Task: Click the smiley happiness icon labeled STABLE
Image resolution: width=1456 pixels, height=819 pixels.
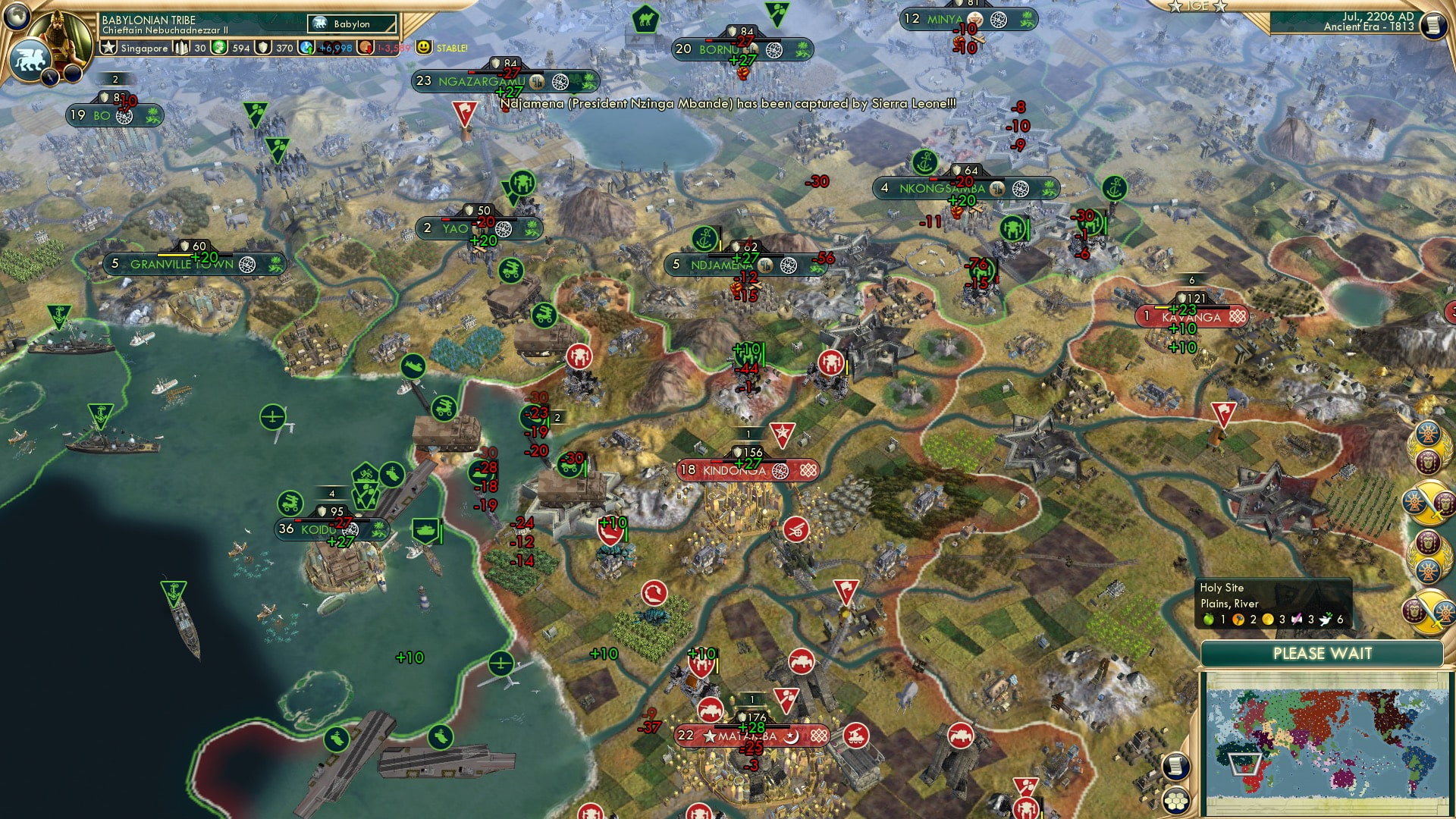Action: point(425,47)
